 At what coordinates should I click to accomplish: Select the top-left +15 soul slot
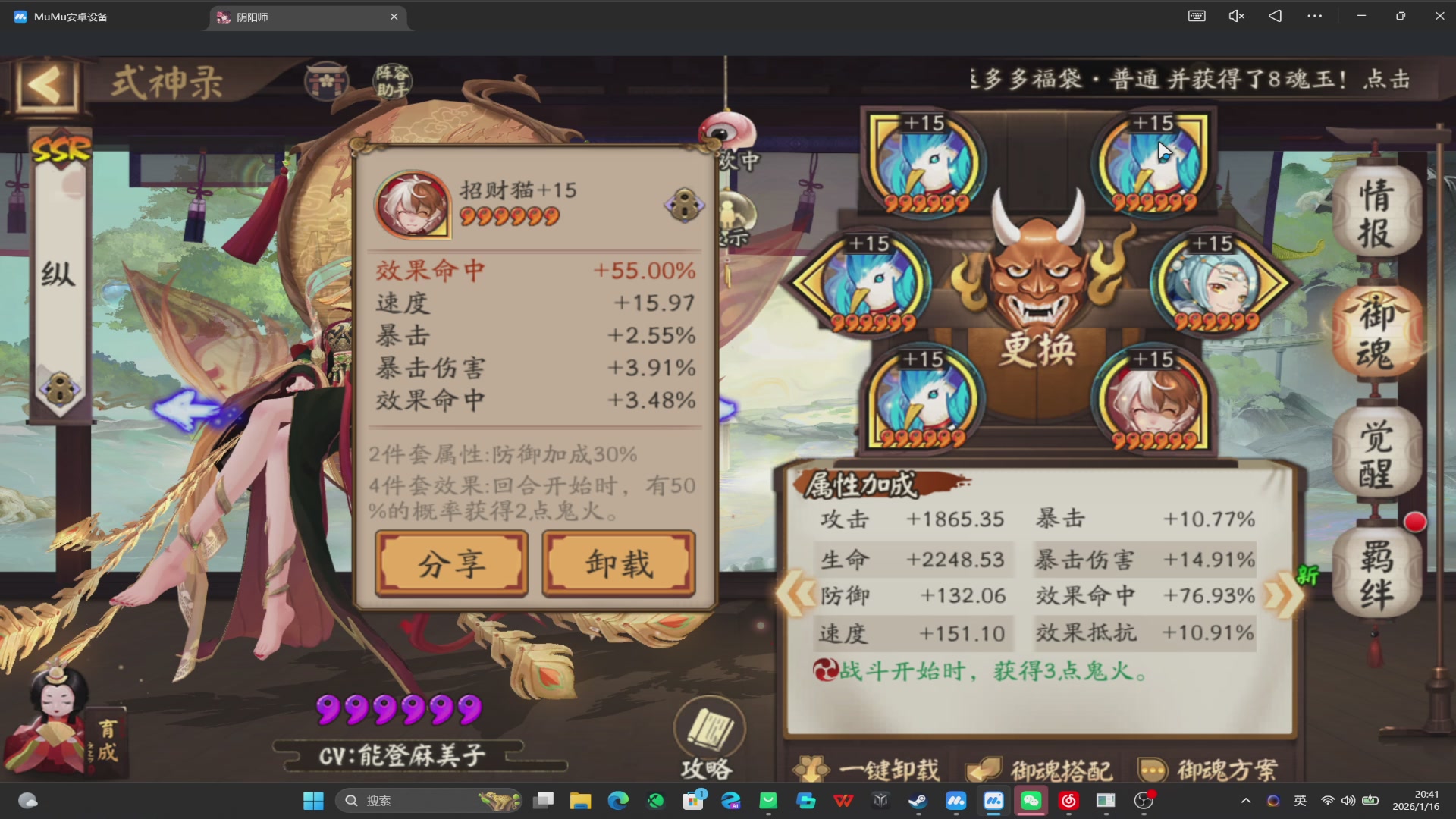(926, 163)
